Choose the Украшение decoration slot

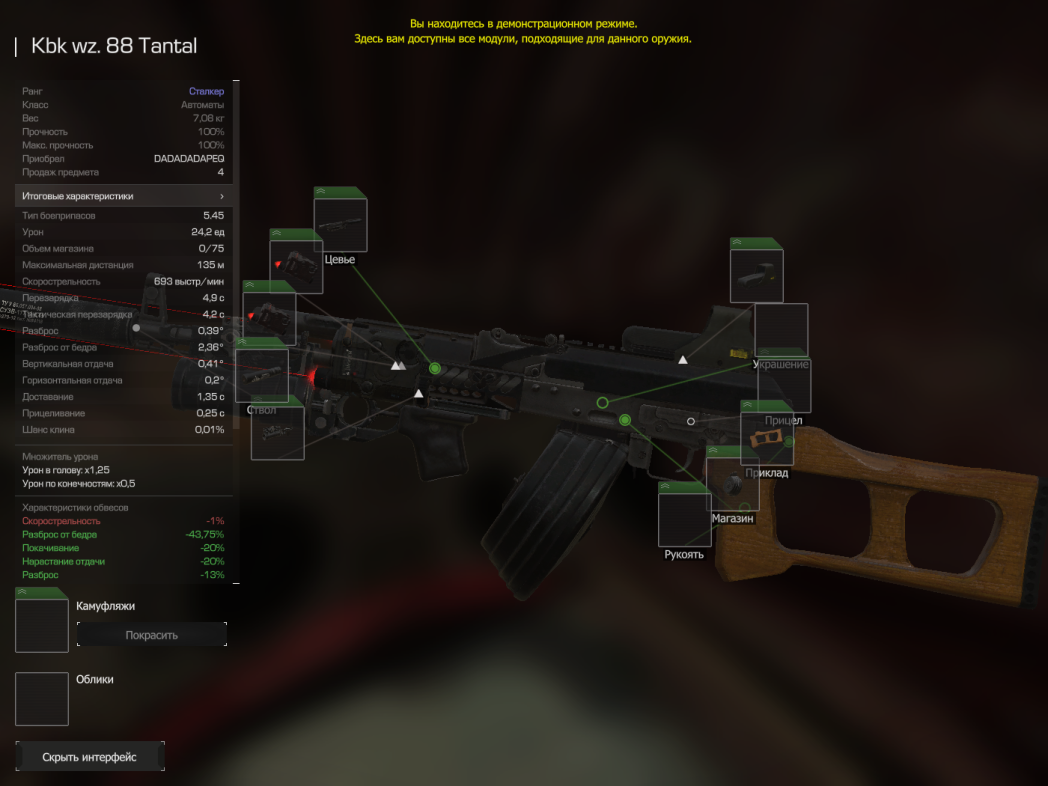(x=781, y=330)
